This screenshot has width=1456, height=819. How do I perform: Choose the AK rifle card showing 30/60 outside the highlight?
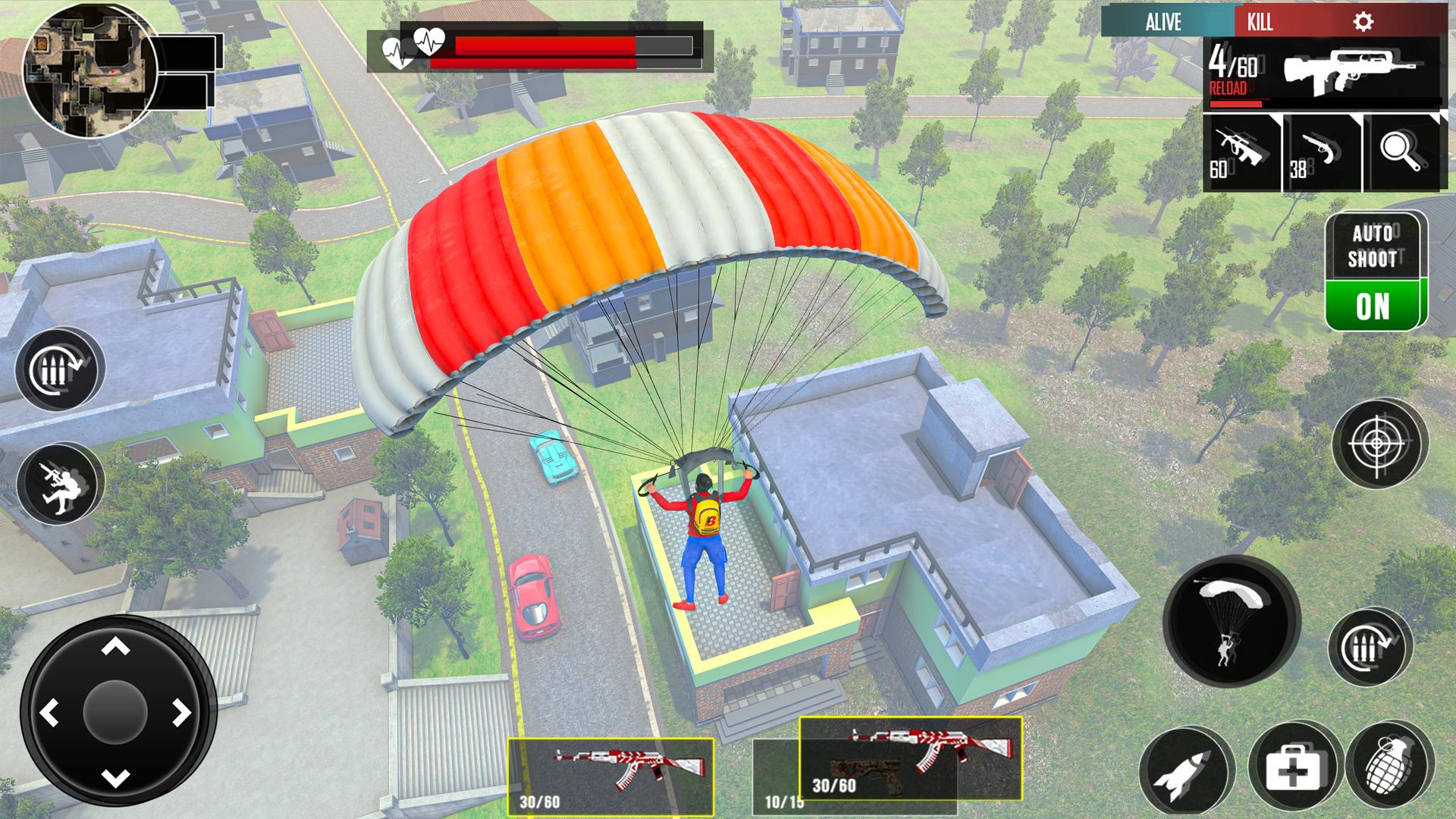[x=610, y=775]
